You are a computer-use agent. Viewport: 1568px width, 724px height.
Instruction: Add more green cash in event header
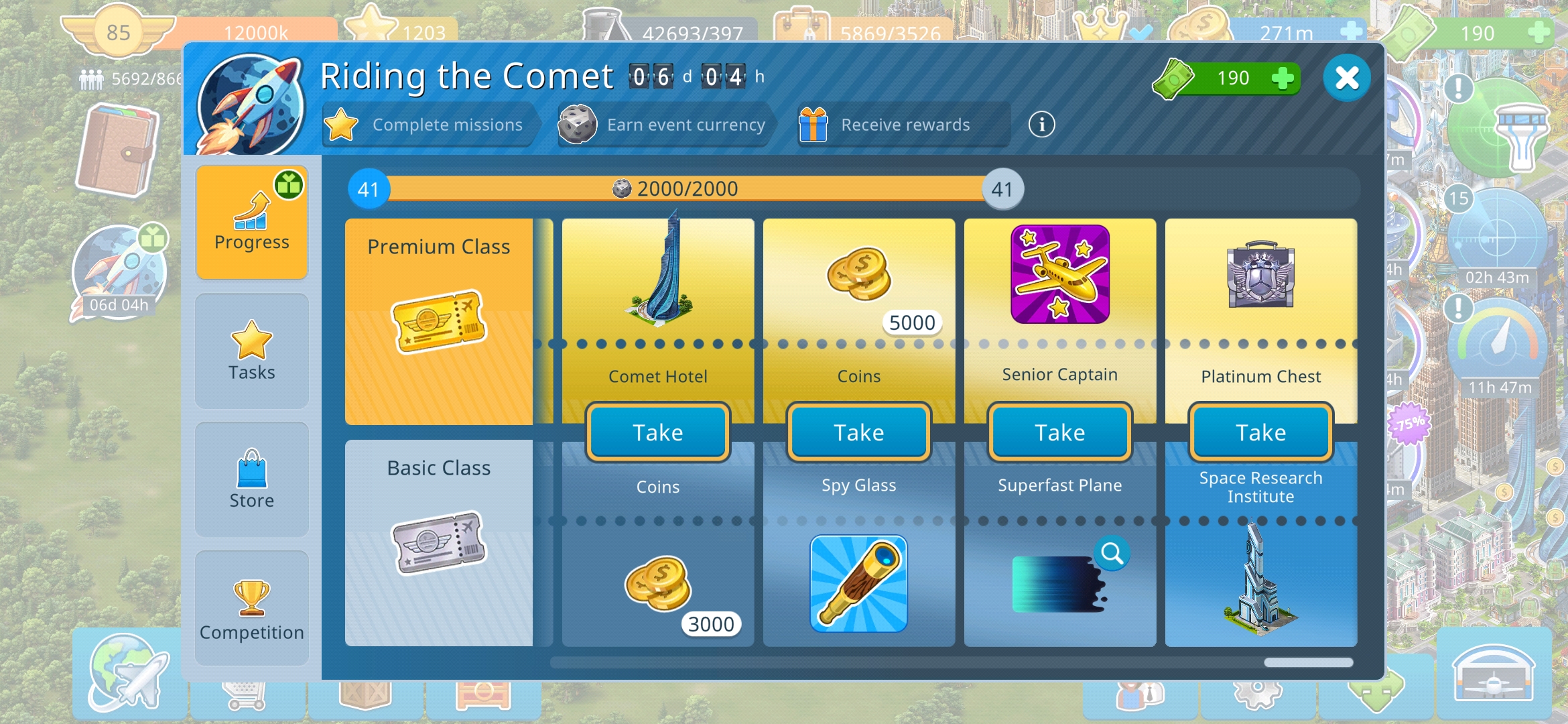1283,78
